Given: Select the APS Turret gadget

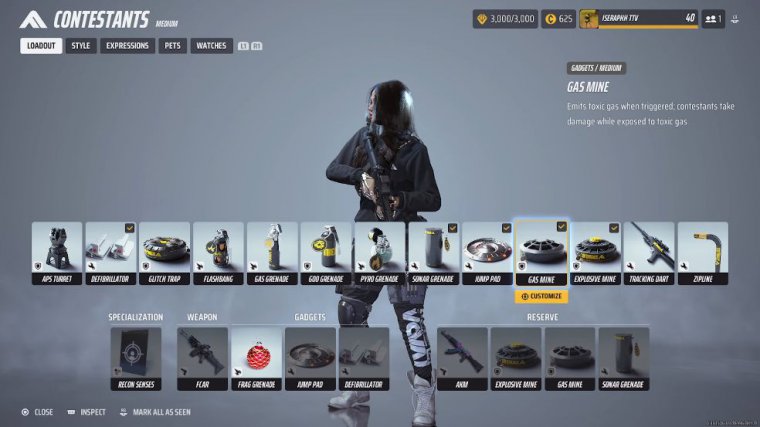Looking at the screenshot, I should click(x=57, y=253).
